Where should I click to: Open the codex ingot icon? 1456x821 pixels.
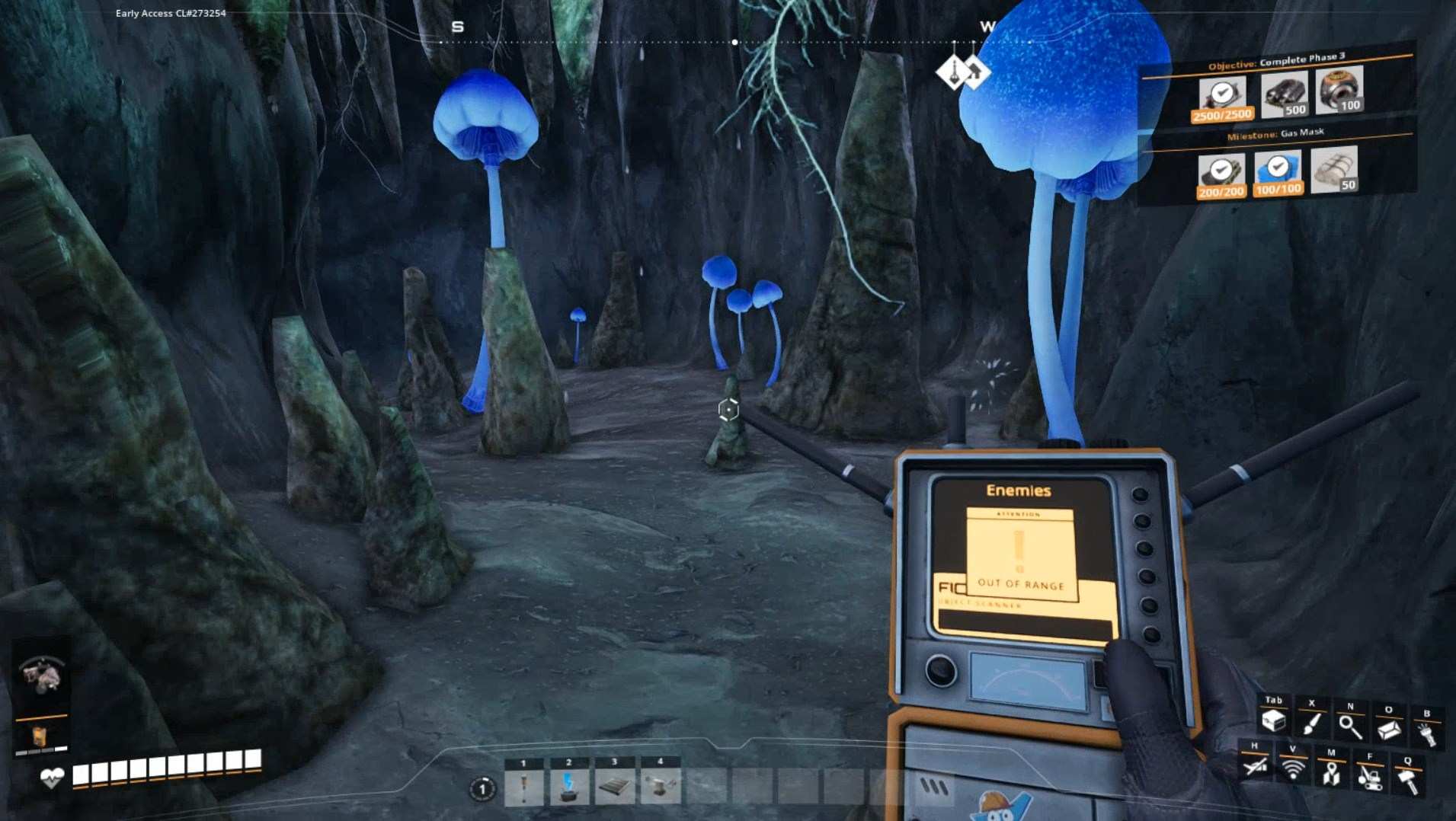(1388, 730)
